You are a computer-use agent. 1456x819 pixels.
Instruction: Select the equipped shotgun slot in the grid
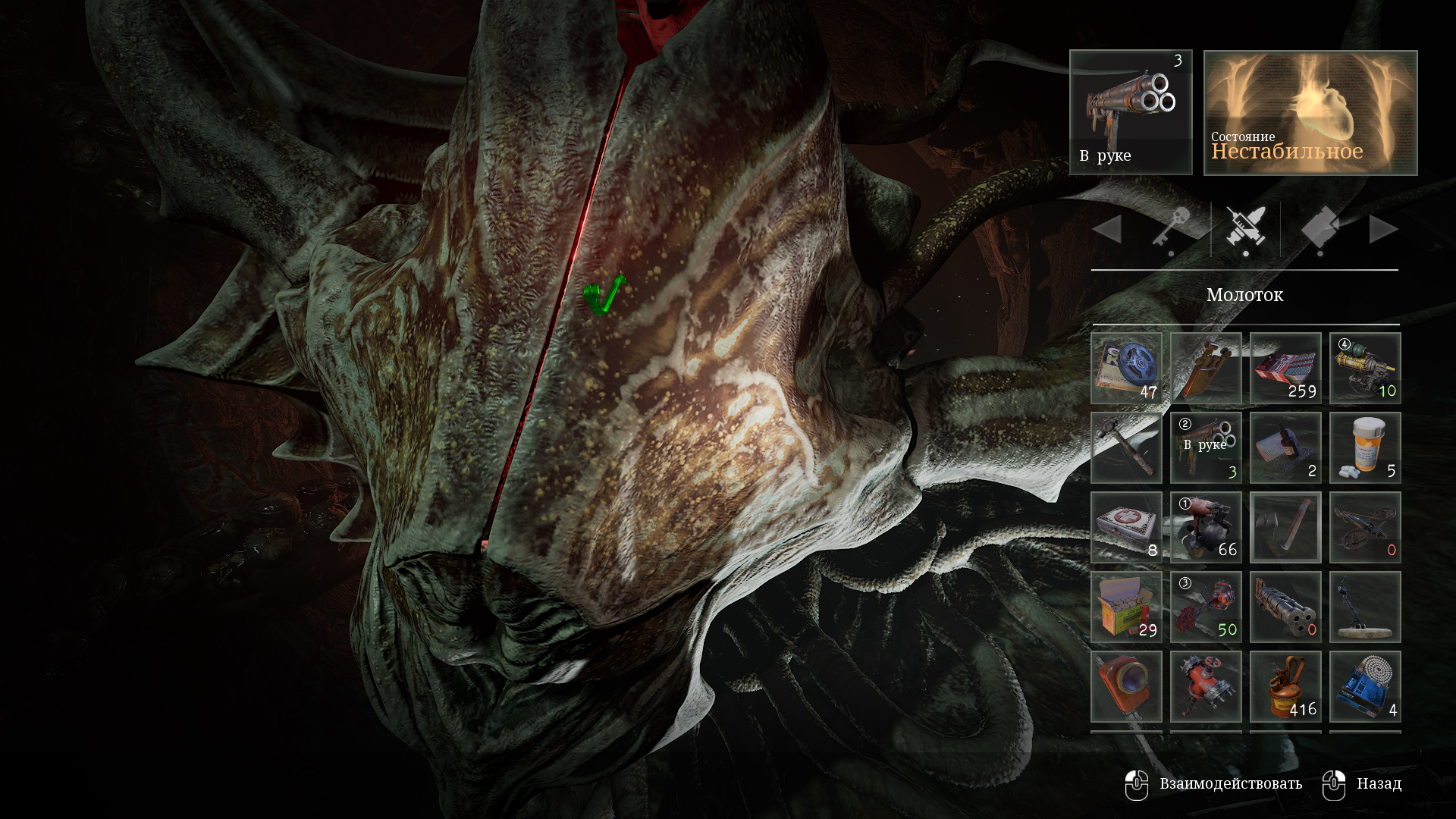coord(1206,447)
